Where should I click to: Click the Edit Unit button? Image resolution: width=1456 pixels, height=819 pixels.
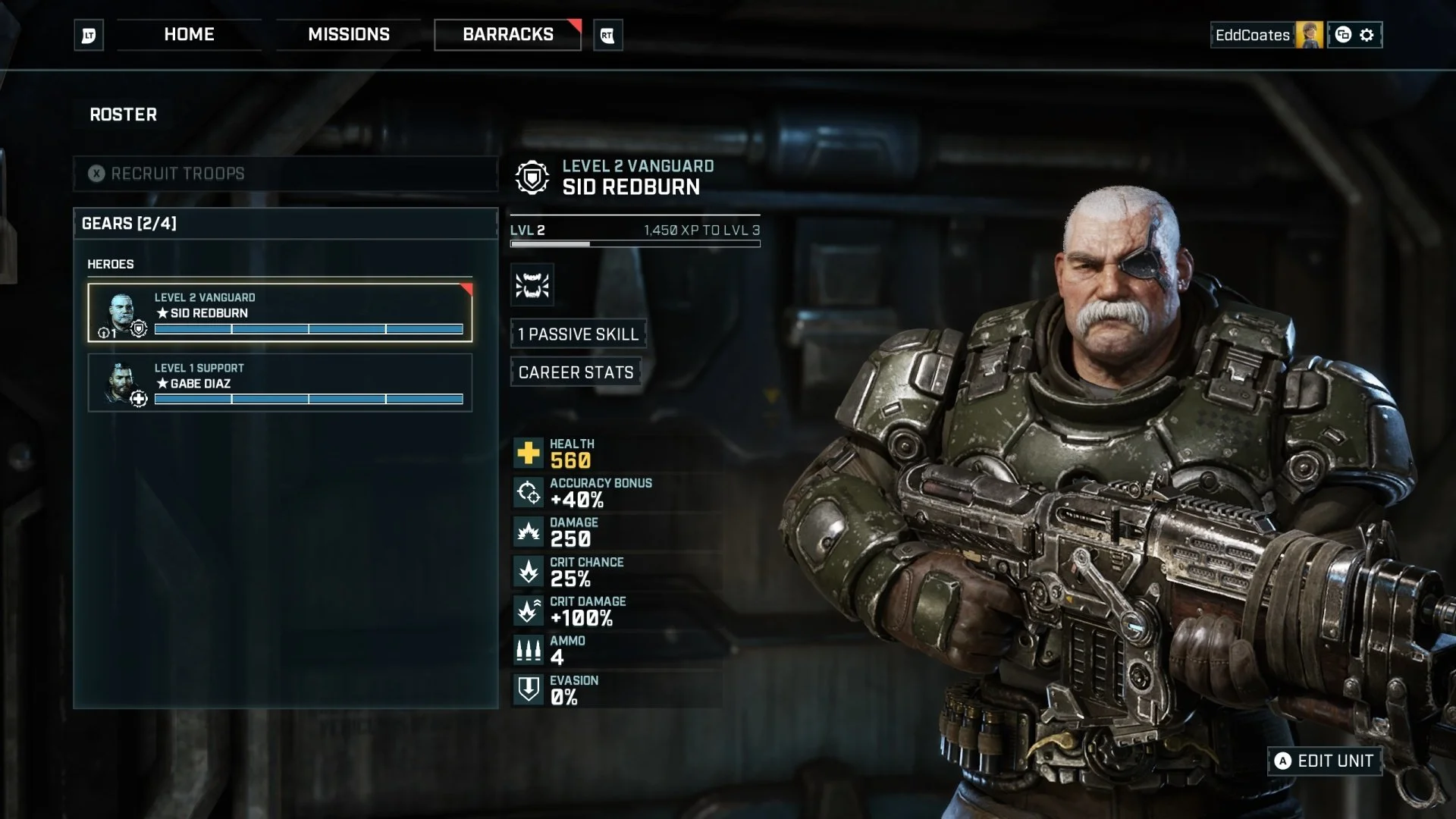pos(1324,761)
